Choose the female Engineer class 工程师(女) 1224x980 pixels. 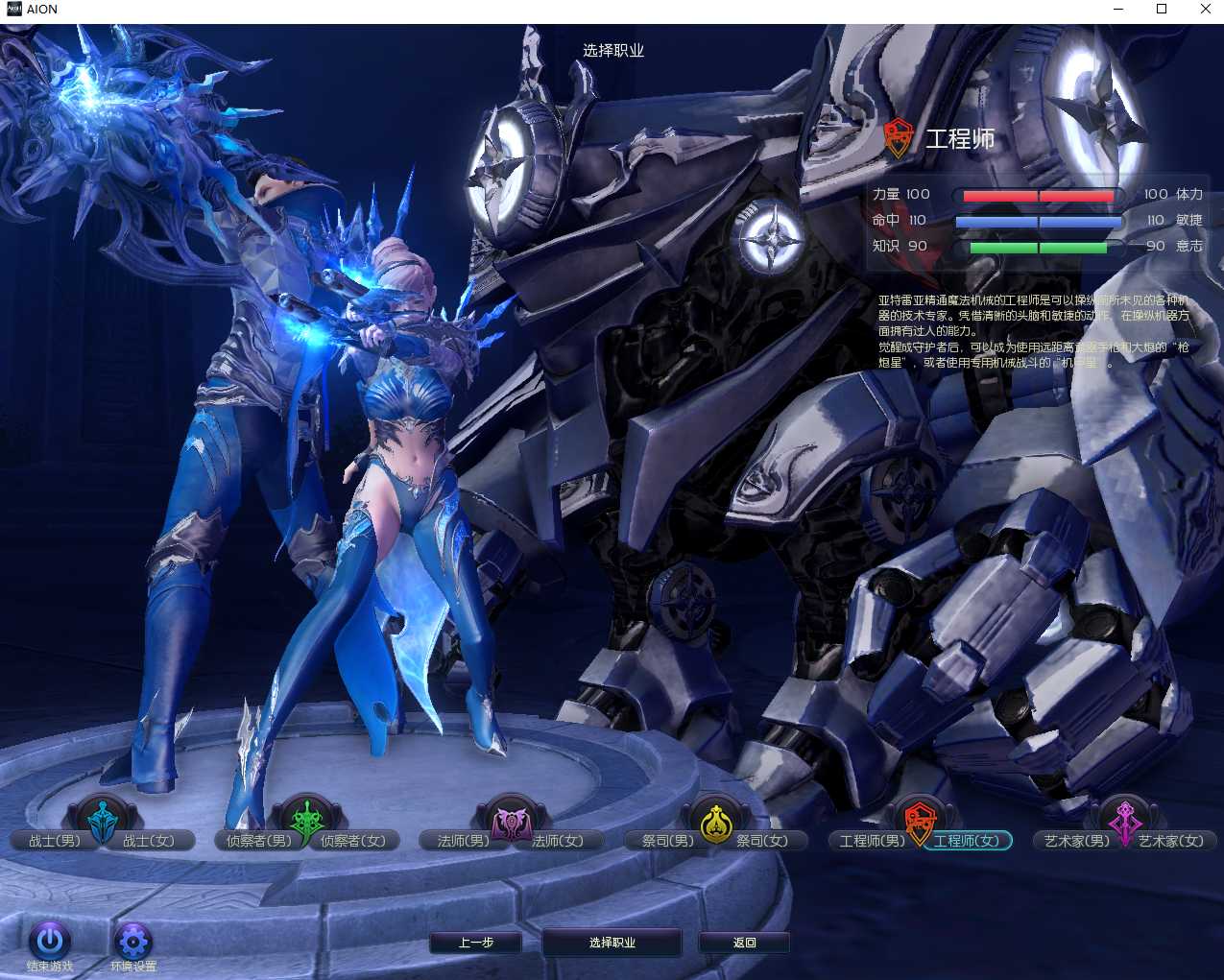(x=967, y=841)
